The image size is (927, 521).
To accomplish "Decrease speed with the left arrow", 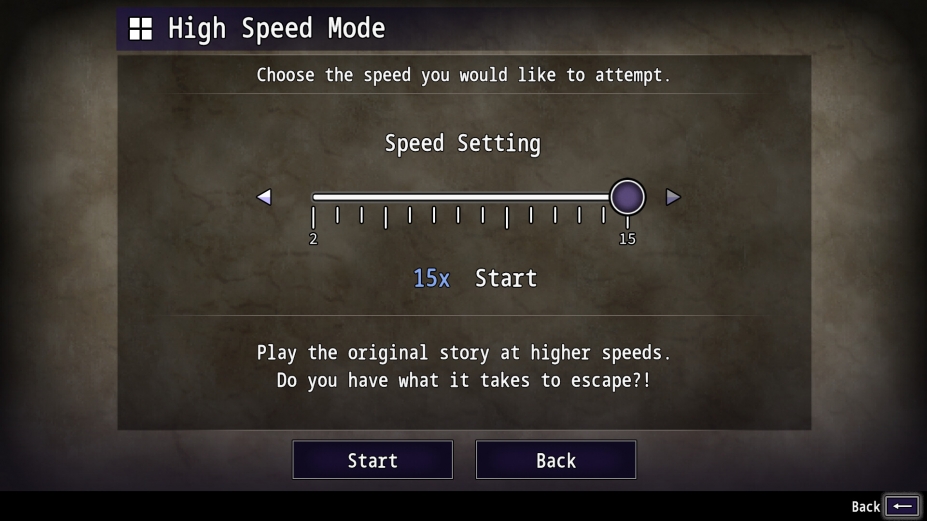I will 264,197.
